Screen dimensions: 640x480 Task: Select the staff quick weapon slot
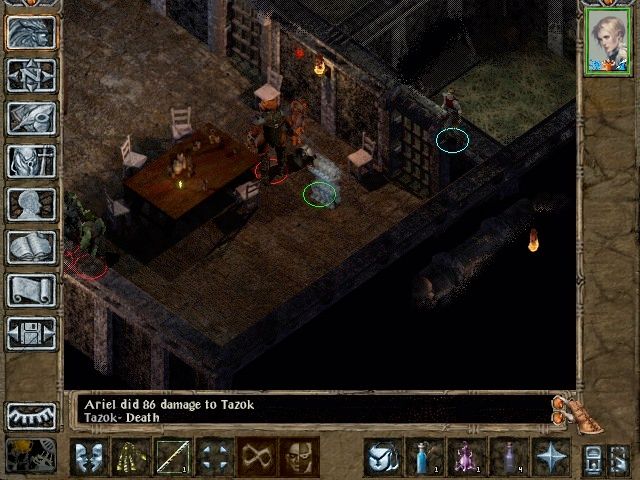tap(173, 457)
